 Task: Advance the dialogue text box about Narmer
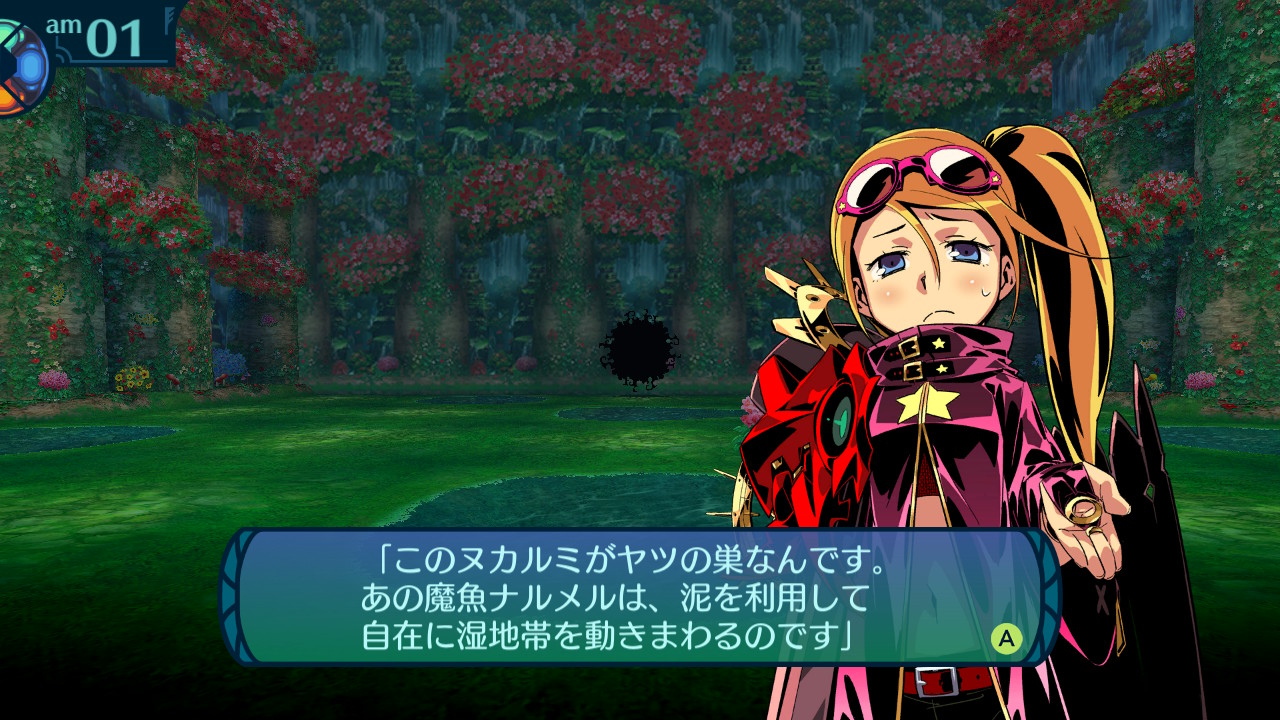pyautogui.click(x=1006, y=638)
